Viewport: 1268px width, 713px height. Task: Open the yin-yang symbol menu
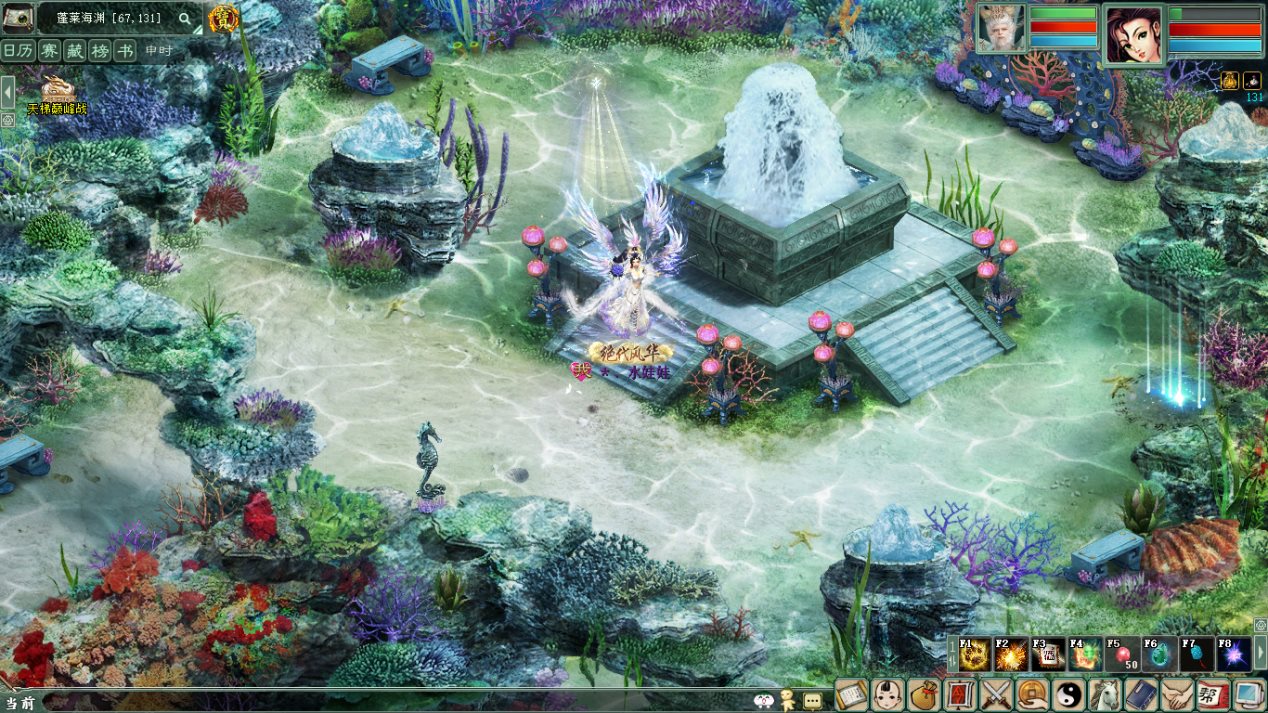[x=1068, y=694]
